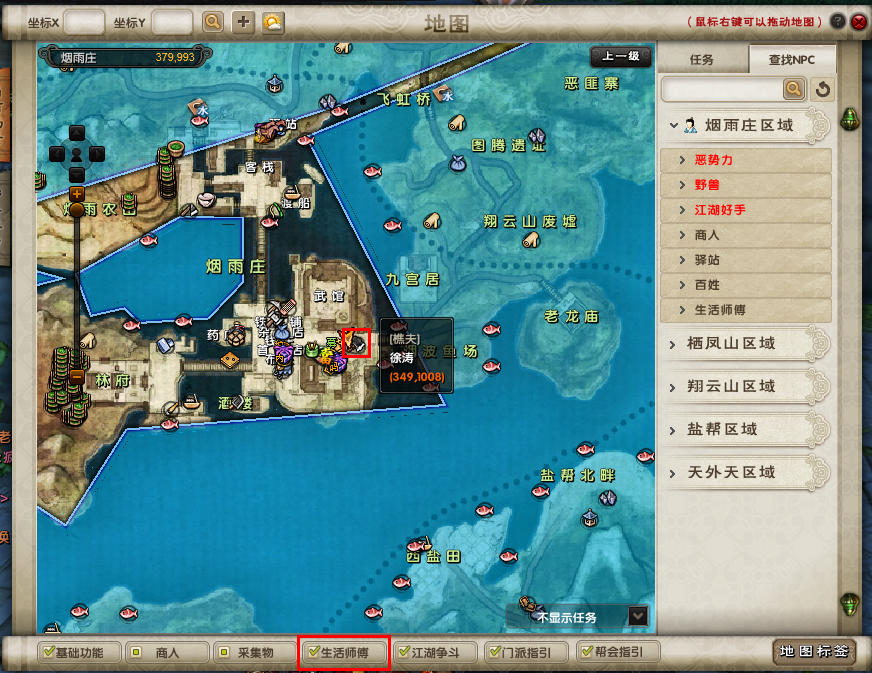Click the 坐标X coordinate input box

[84, 21]
